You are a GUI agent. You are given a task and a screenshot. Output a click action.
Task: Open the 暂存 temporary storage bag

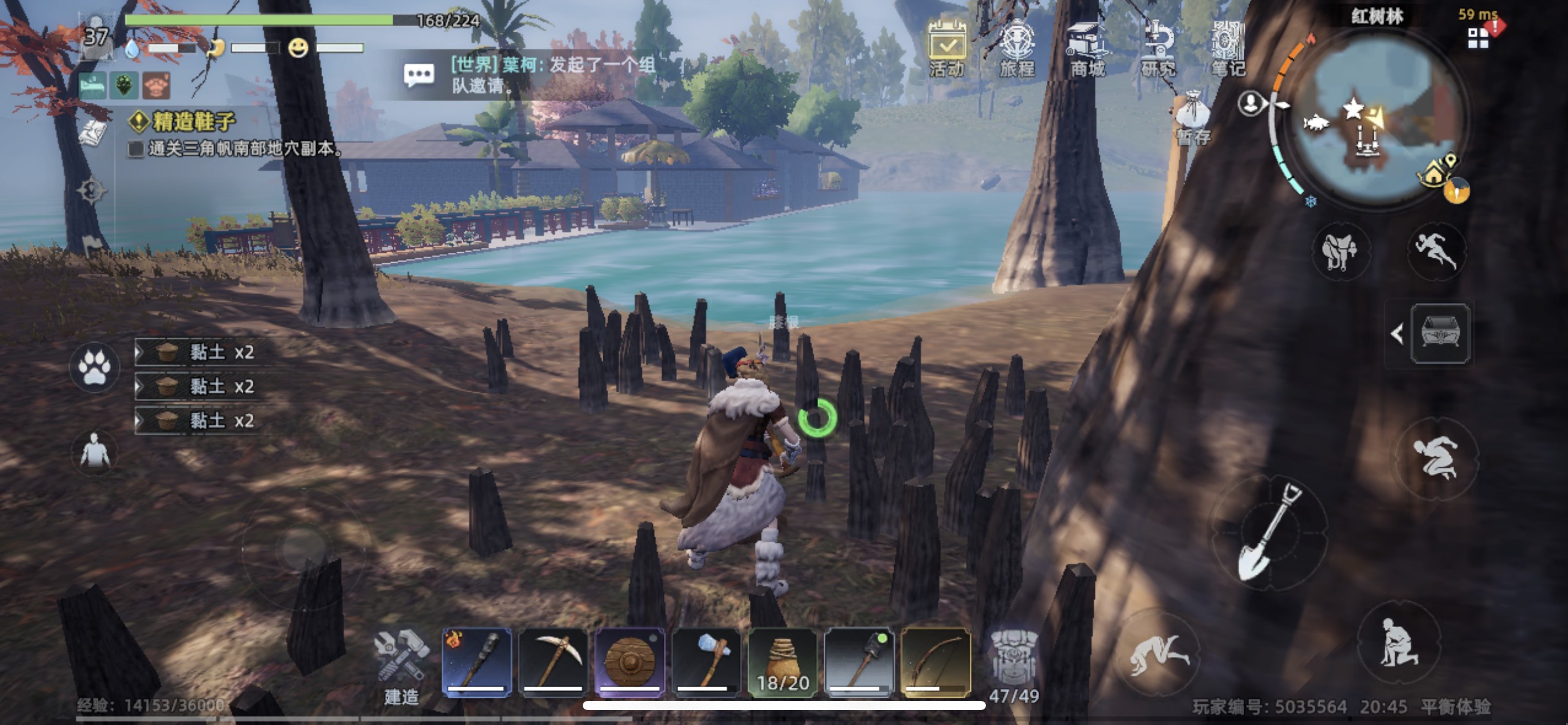point(1193,117)
